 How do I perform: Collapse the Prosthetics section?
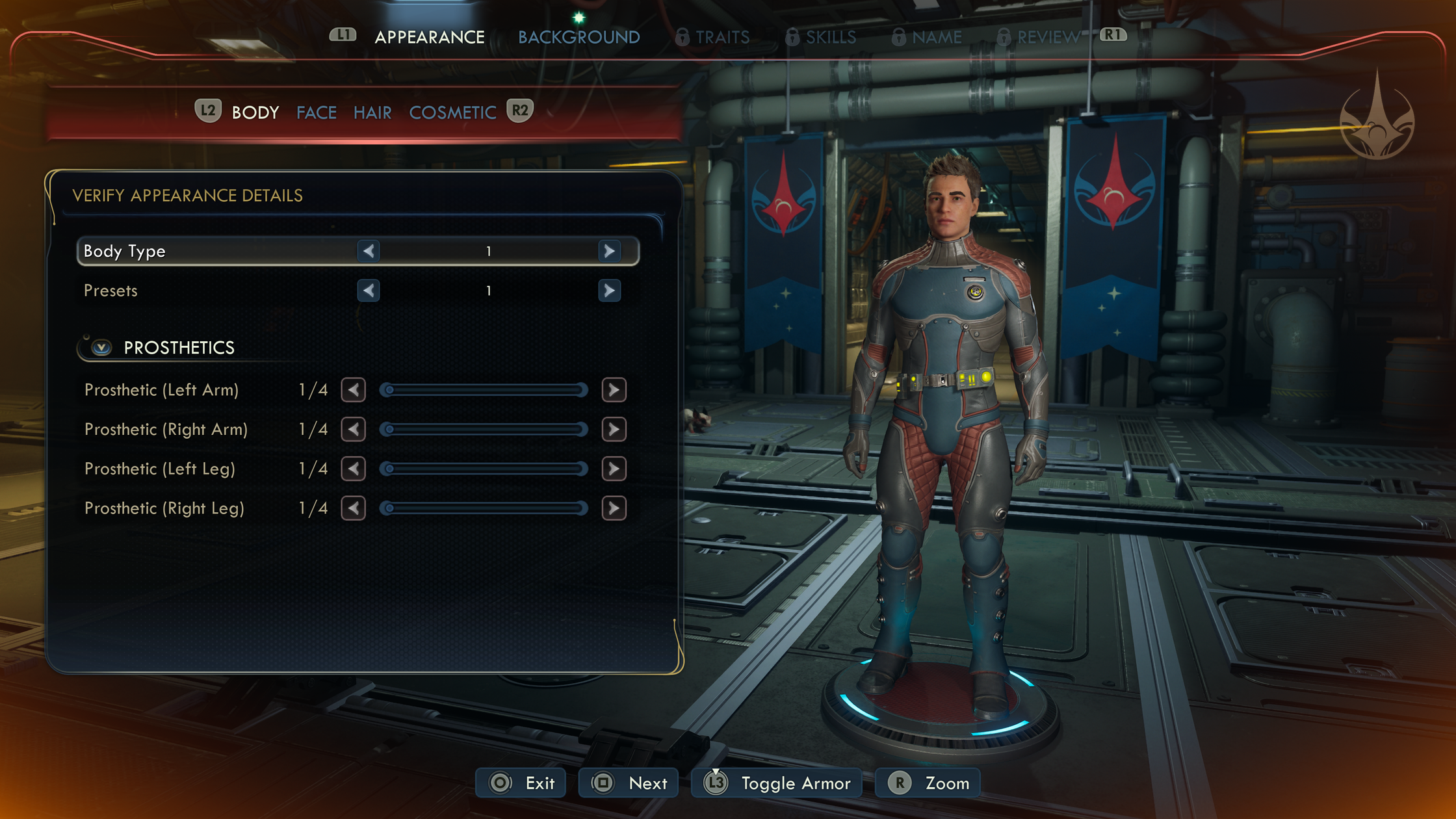click(x=101, y=348)
